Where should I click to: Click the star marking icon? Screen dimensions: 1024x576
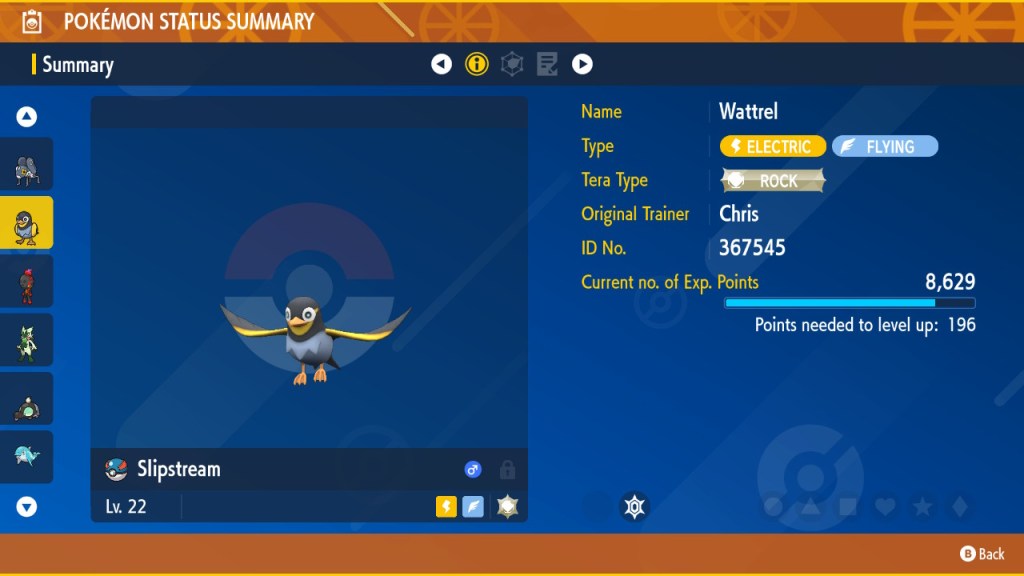(x=922, y=507)
